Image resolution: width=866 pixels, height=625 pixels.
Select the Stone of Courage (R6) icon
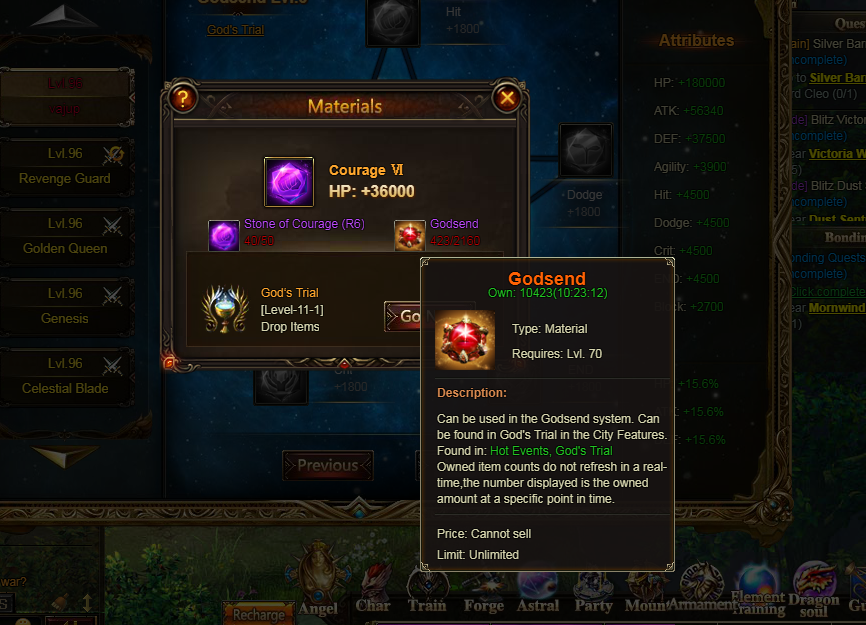223,237
